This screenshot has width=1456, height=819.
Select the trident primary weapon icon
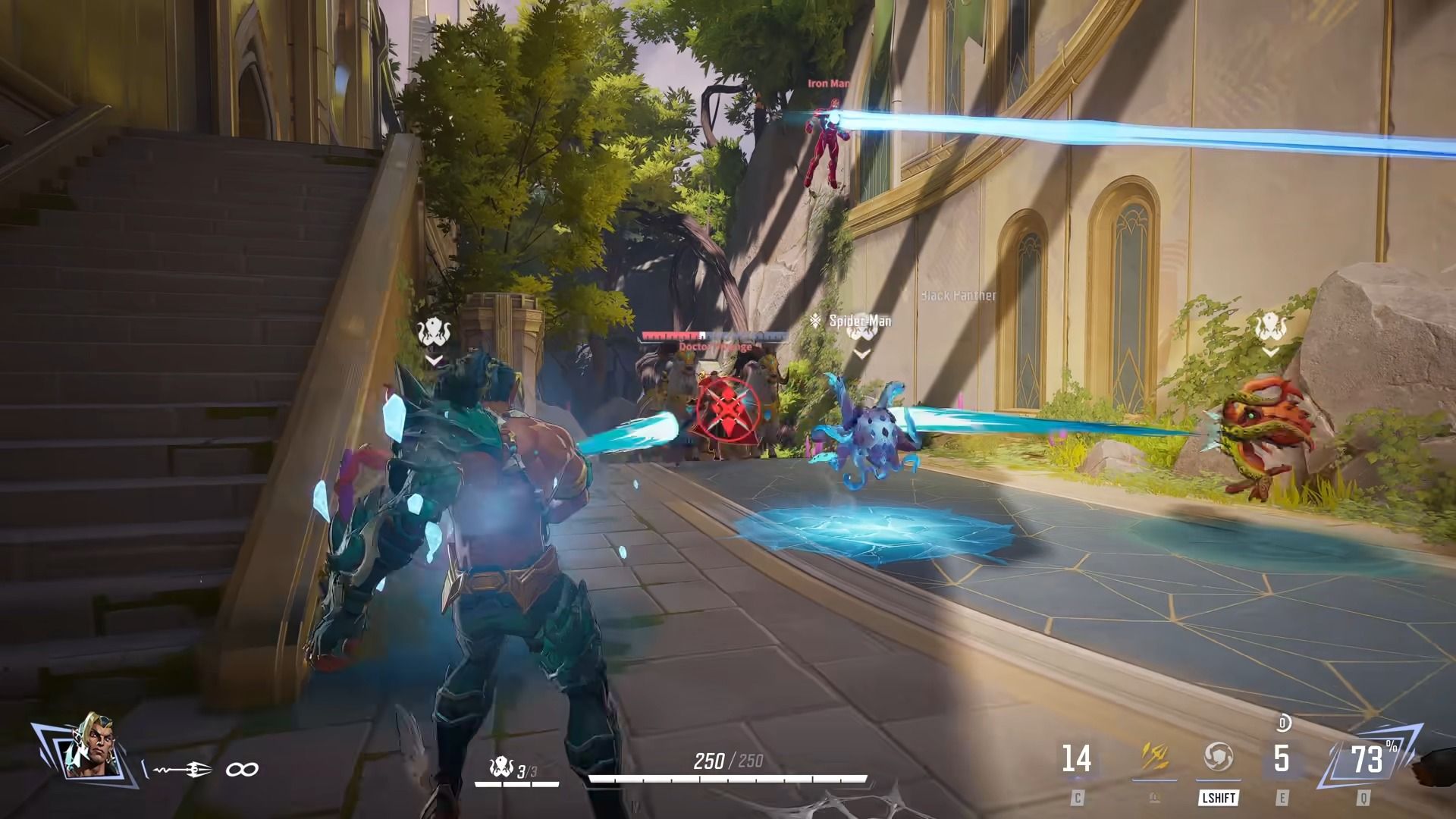click(x=182, y=770)
